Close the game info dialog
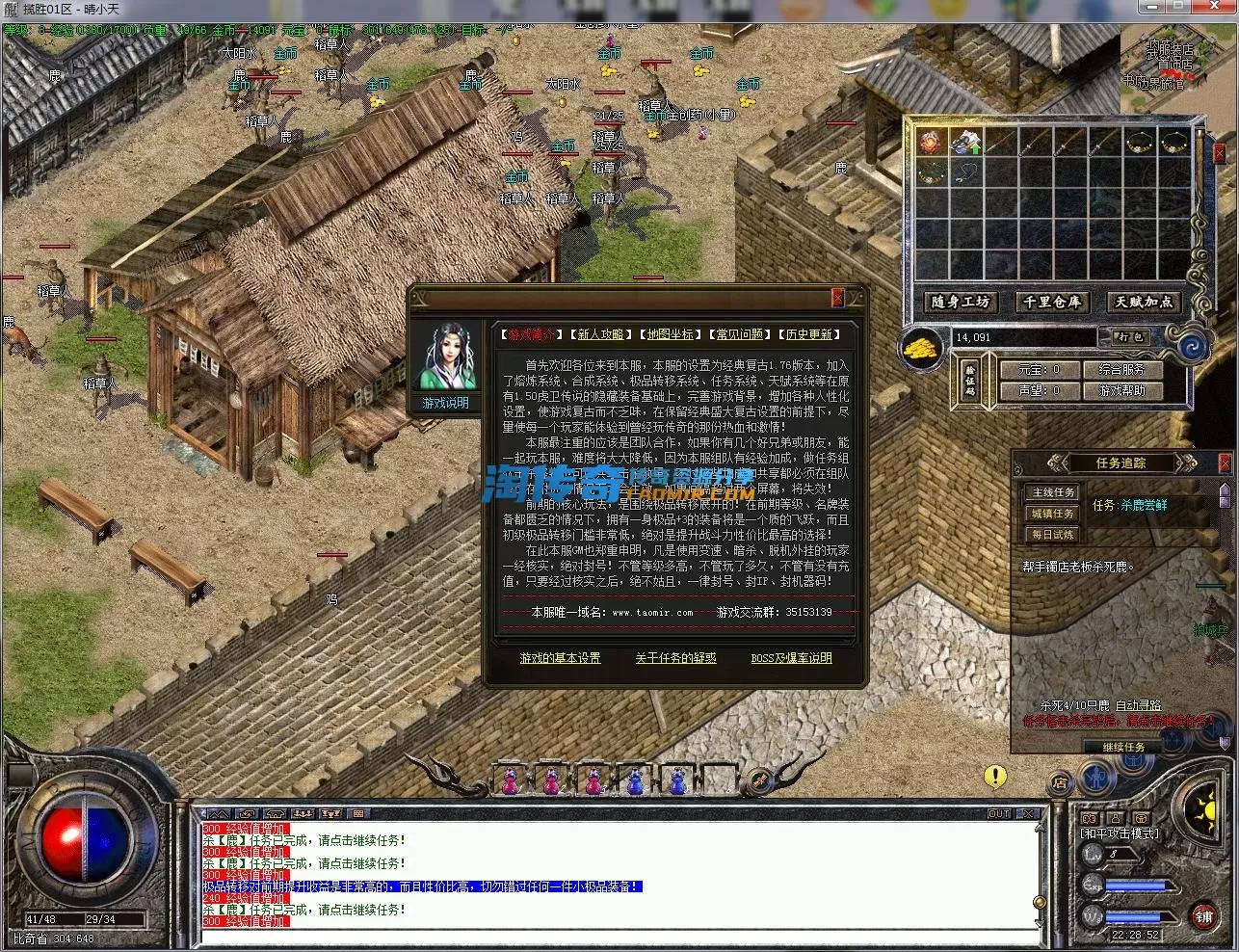 coord(837,299)
